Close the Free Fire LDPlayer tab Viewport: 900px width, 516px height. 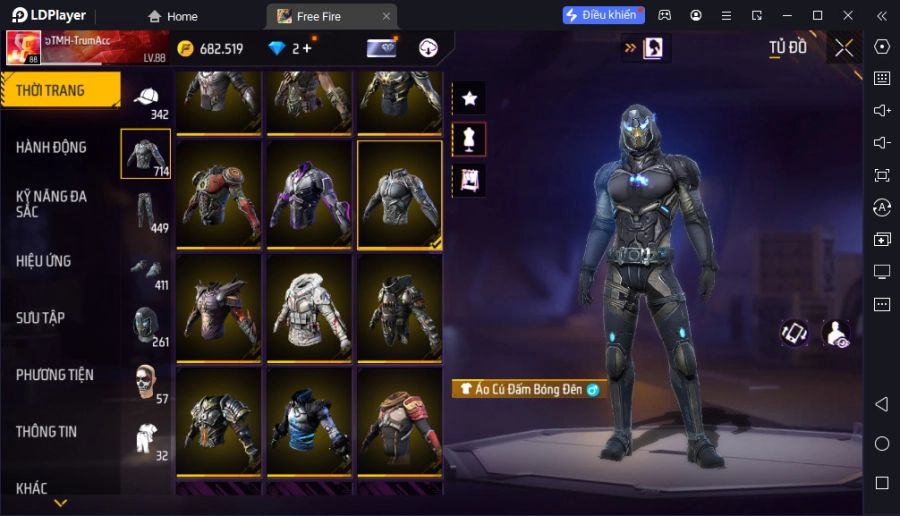coord(386,16)
